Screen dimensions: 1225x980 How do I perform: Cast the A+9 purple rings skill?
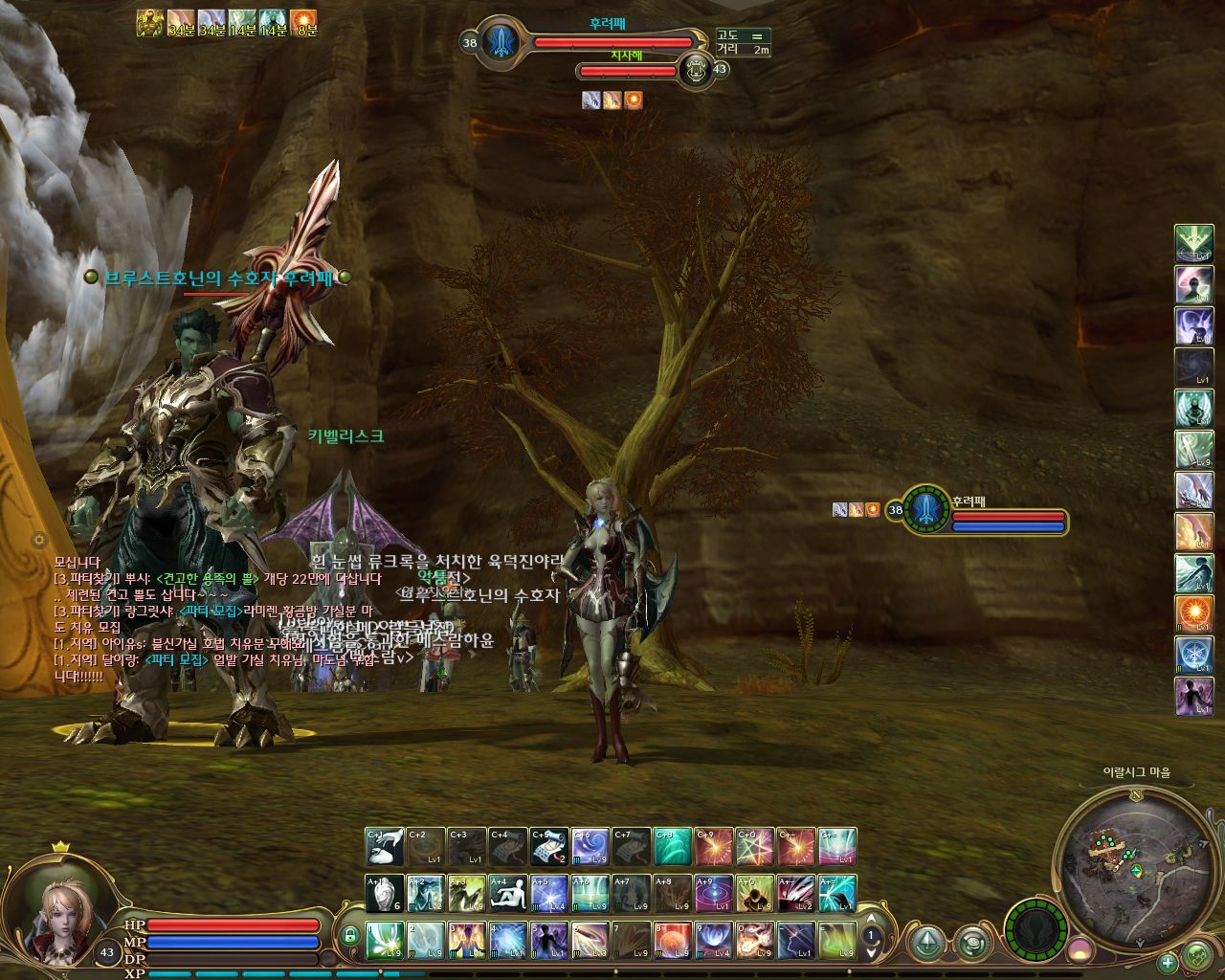click(x=714, y=893)
